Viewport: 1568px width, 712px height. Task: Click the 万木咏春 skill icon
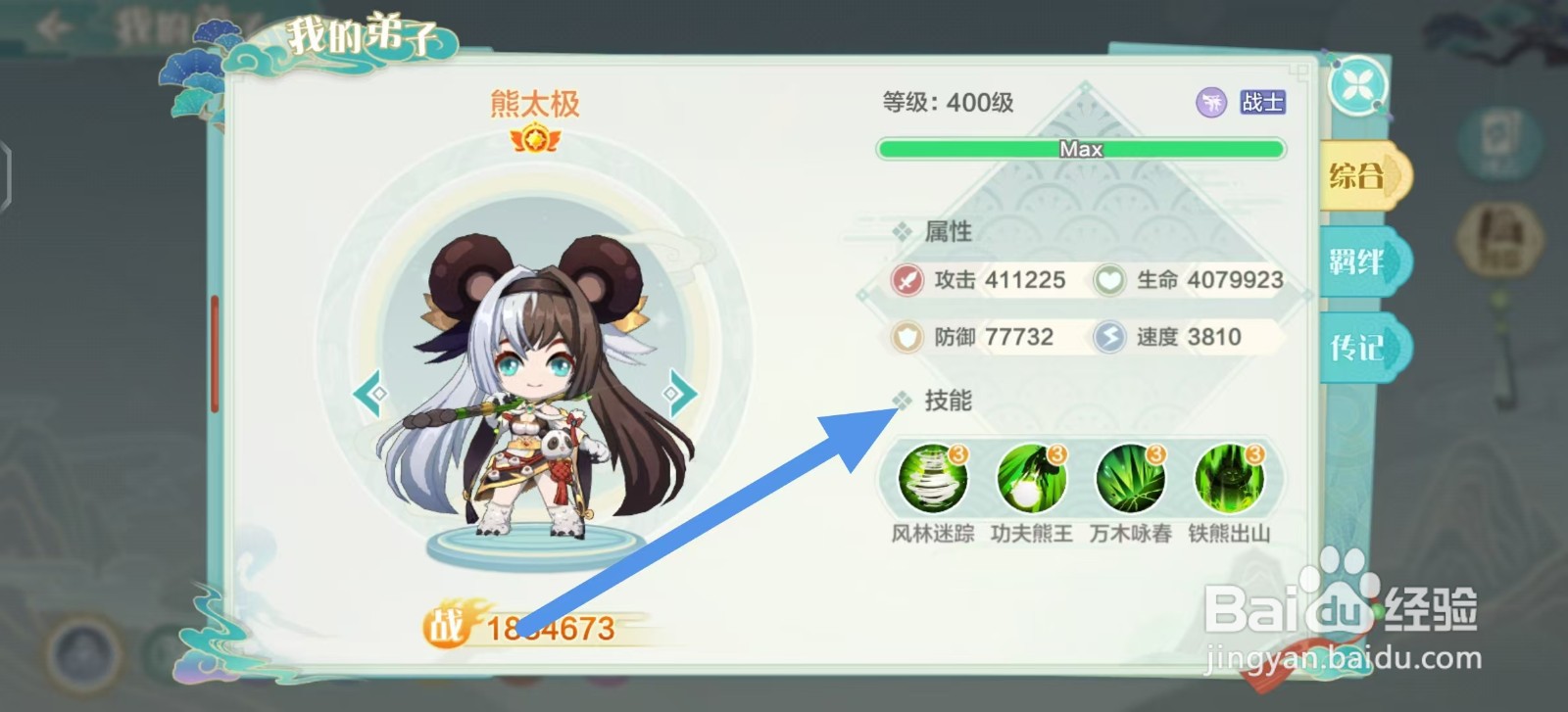[x=1129, y=478]
